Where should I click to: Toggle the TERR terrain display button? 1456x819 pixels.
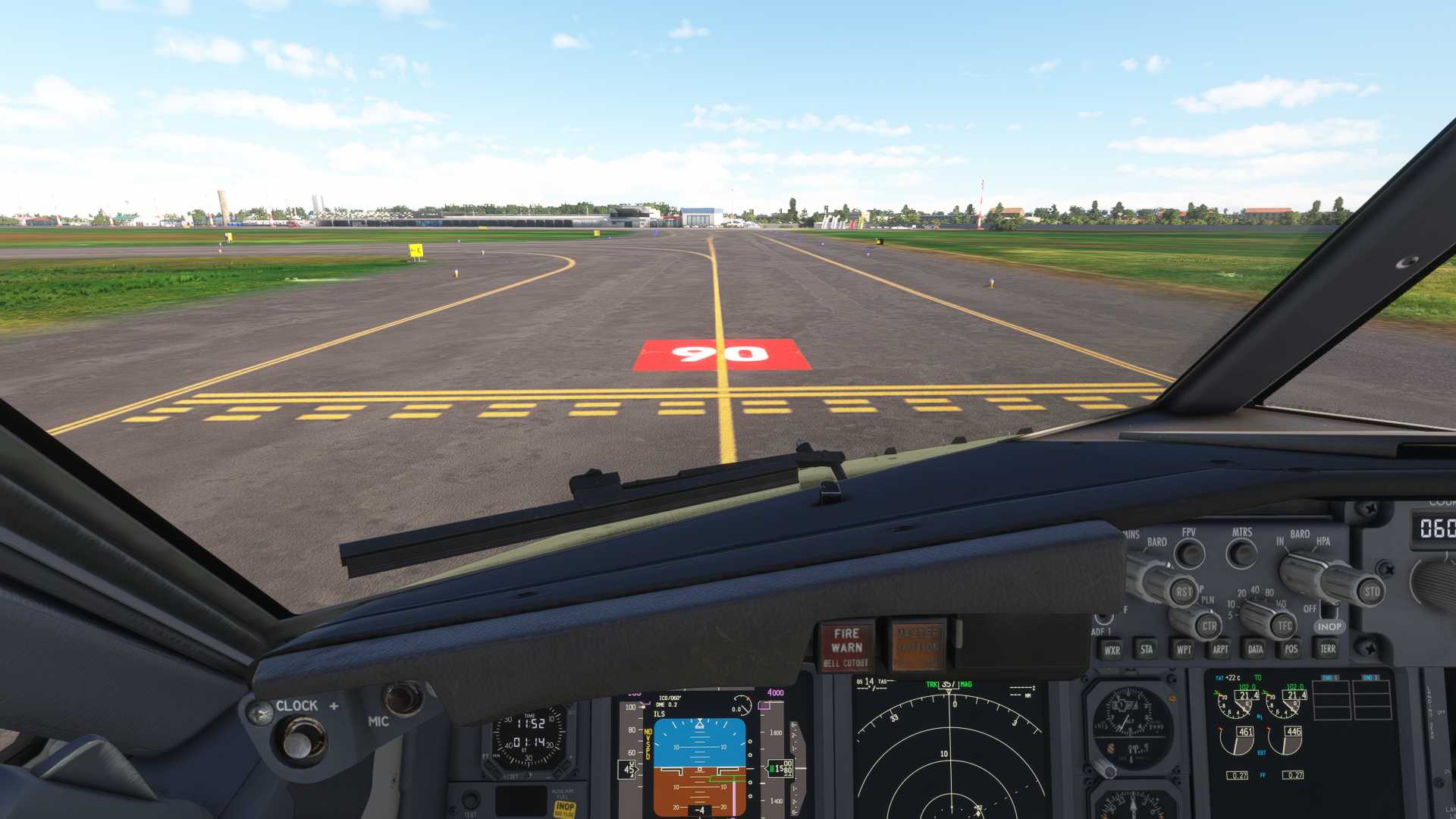pos(1328,649)
